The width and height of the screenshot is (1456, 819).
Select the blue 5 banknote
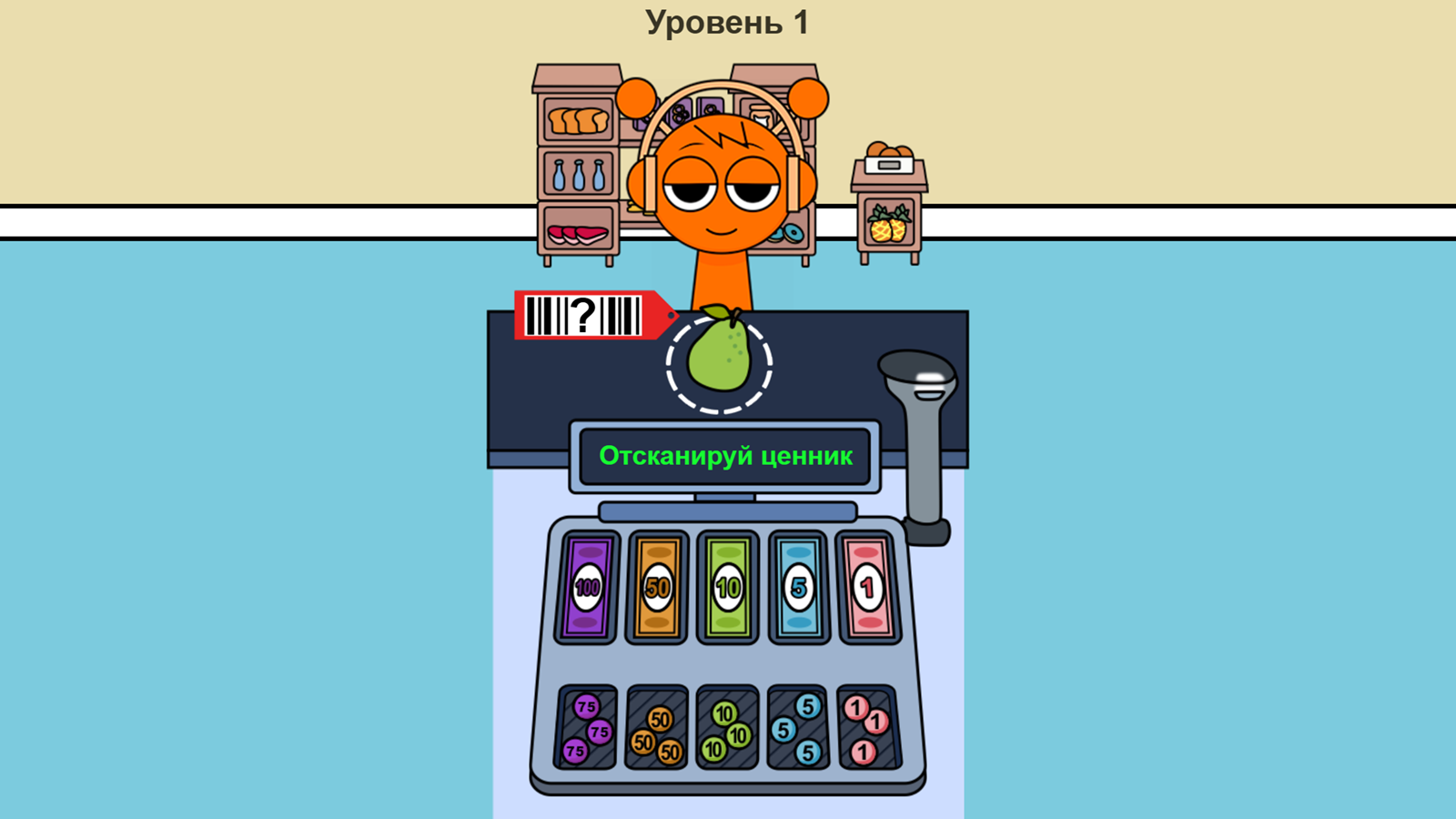pos(798,587)
